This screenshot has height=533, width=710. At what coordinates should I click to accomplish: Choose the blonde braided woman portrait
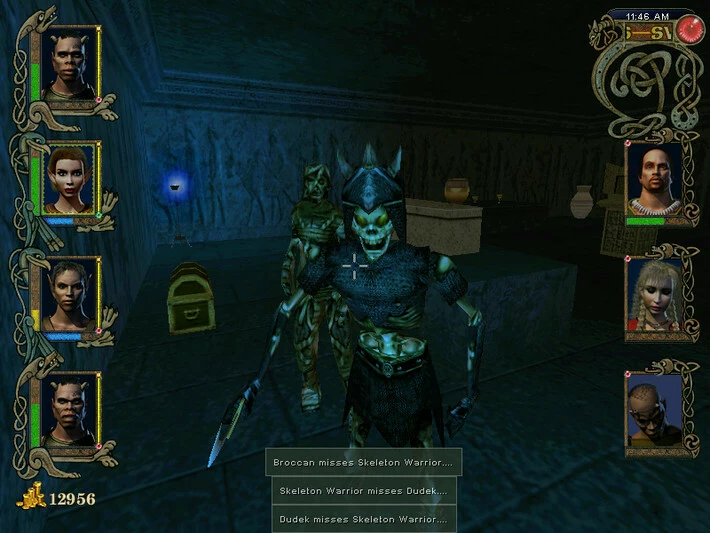pos(654,295)
